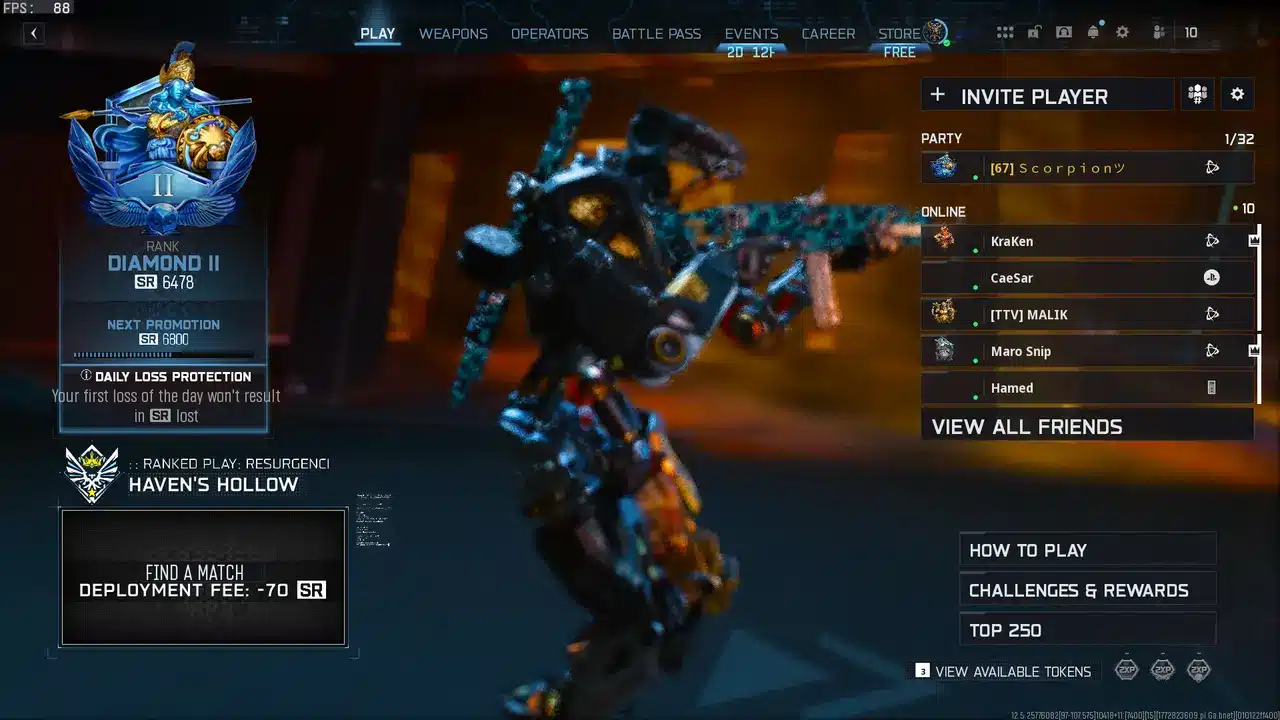Open the Store tab
Screen dimensions: 1280x720
click(899, 34)
